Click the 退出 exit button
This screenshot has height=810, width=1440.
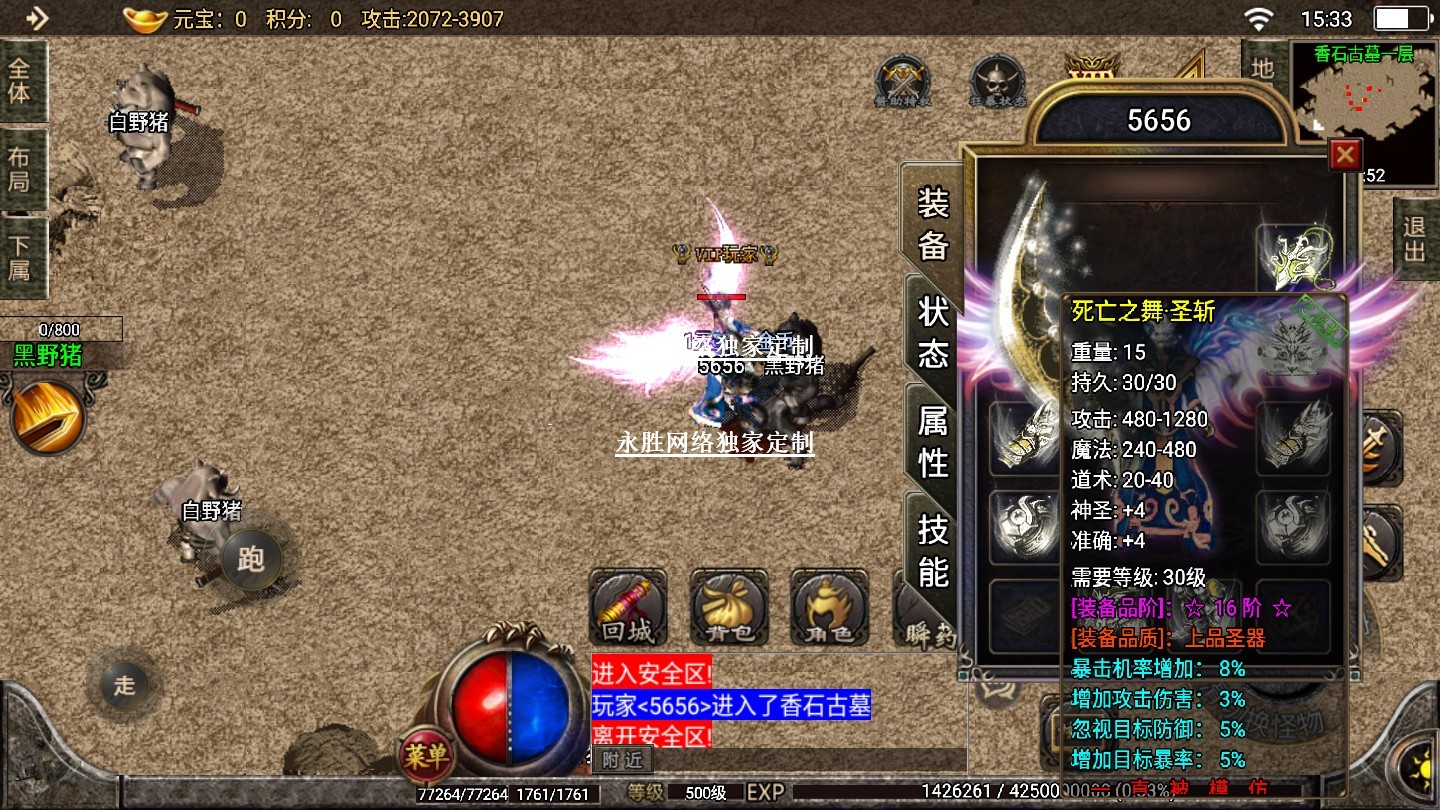point(1415,240)
